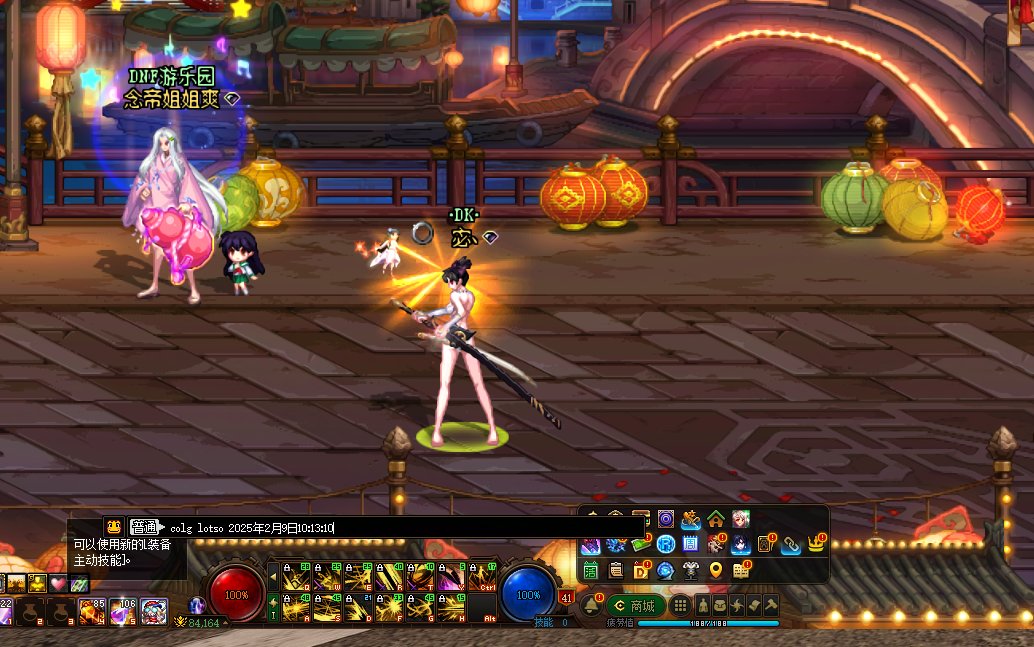1034x647 pixels.
Task: Use the skill in the Q slot
Action: [x=295, y=576]
